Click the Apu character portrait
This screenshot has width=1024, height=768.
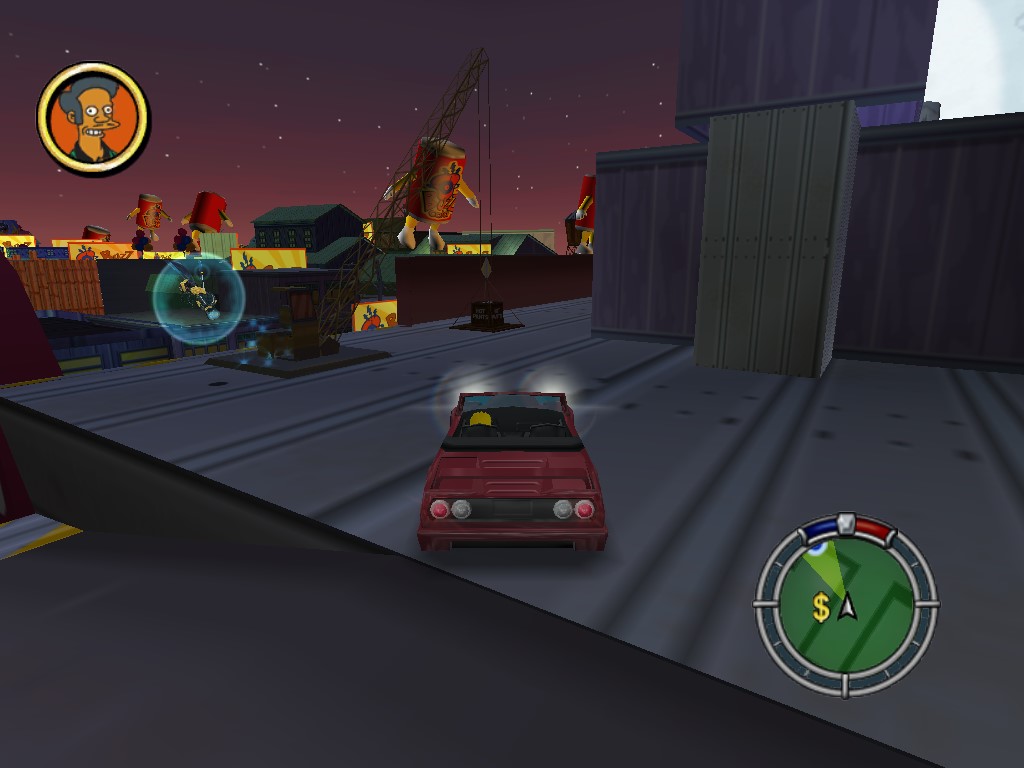93,119
